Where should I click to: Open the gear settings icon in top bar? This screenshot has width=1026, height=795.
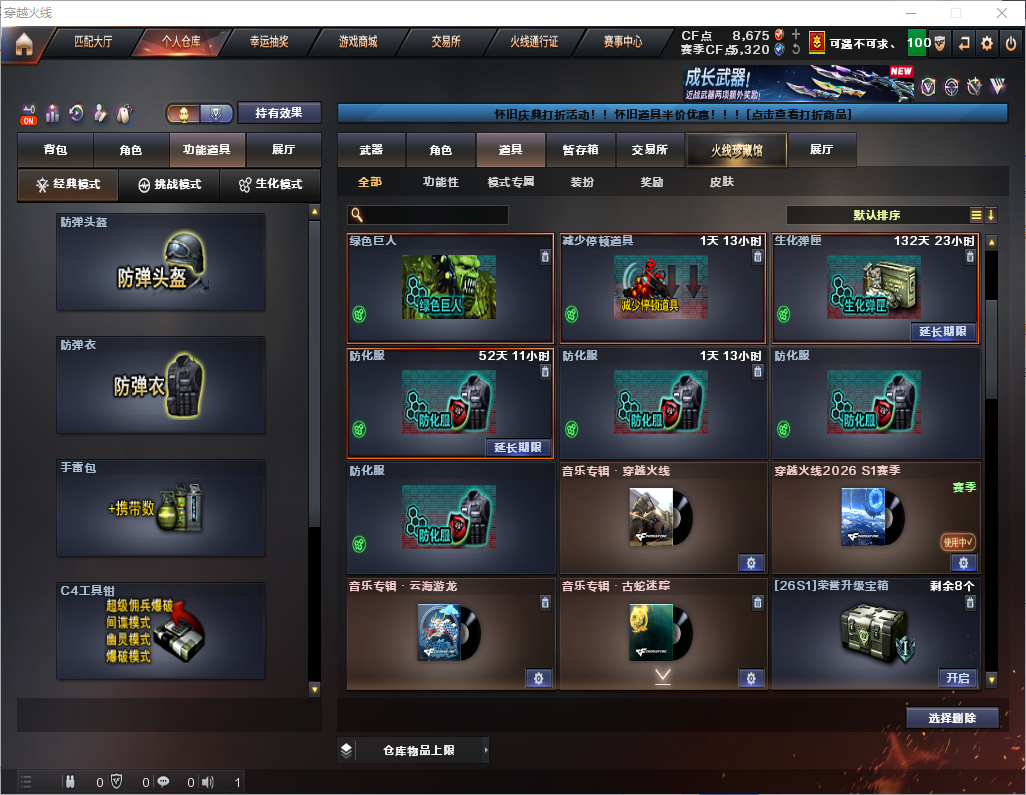(x=987, y=43)
